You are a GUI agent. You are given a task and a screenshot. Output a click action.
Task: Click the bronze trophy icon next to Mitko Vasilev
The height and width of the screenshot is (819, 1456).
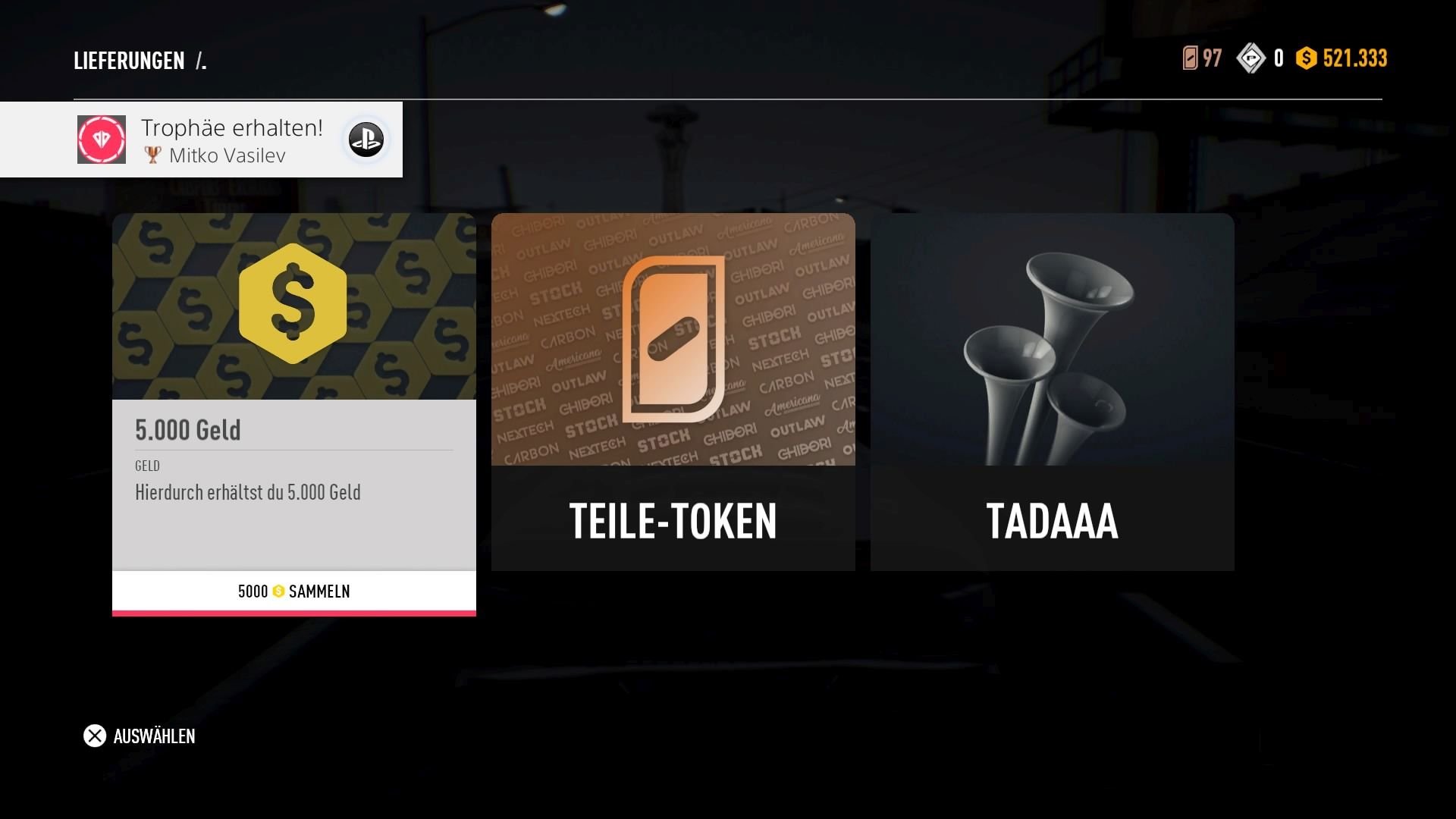[x=154, y=155]
